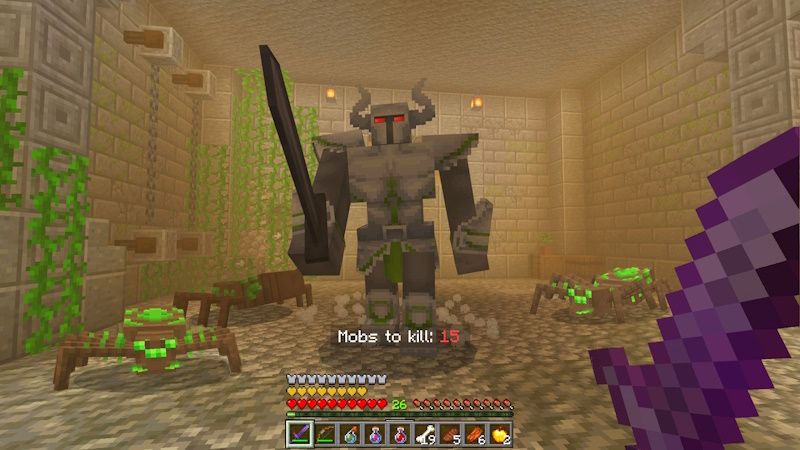Pick the red potion hotbar slot

(400, 434)
